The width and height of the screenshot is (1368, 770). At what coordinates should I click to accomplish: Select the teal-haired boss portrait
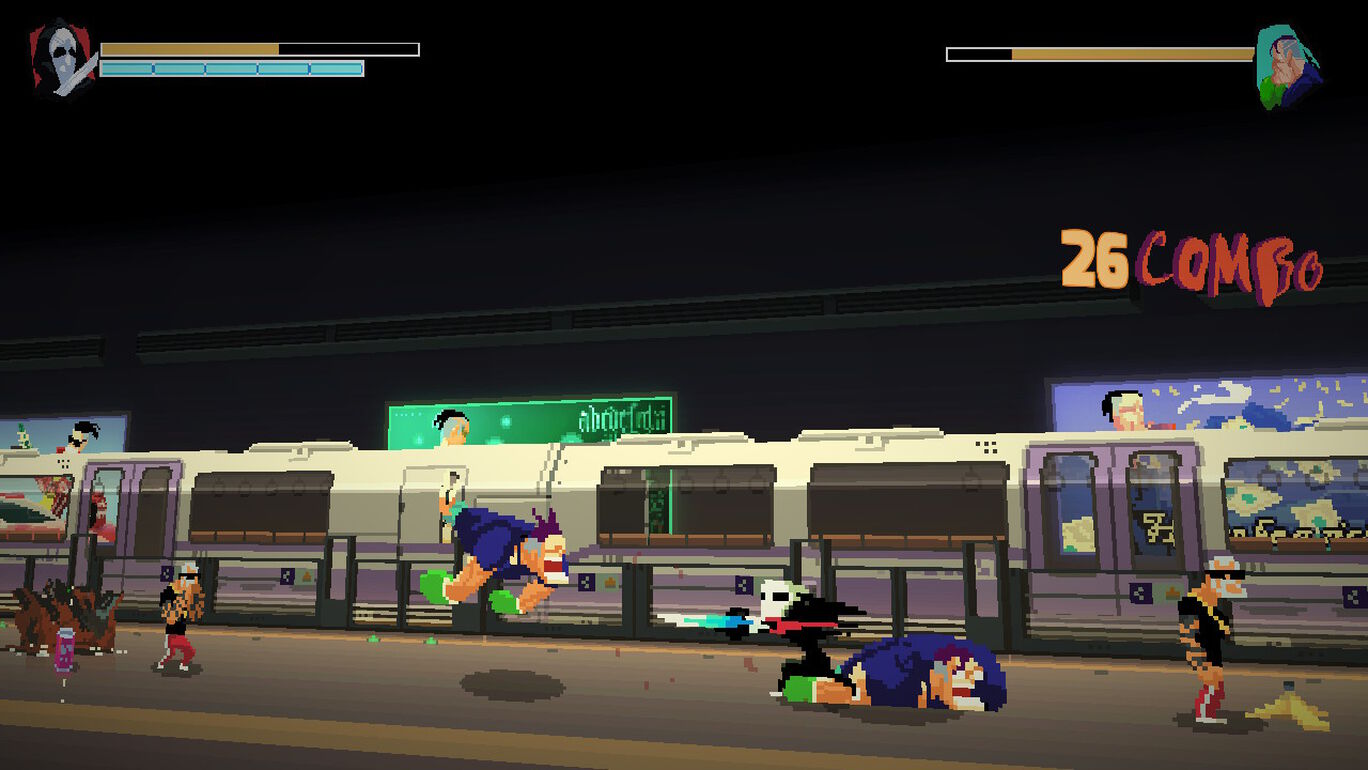(x=1287, y=67)
